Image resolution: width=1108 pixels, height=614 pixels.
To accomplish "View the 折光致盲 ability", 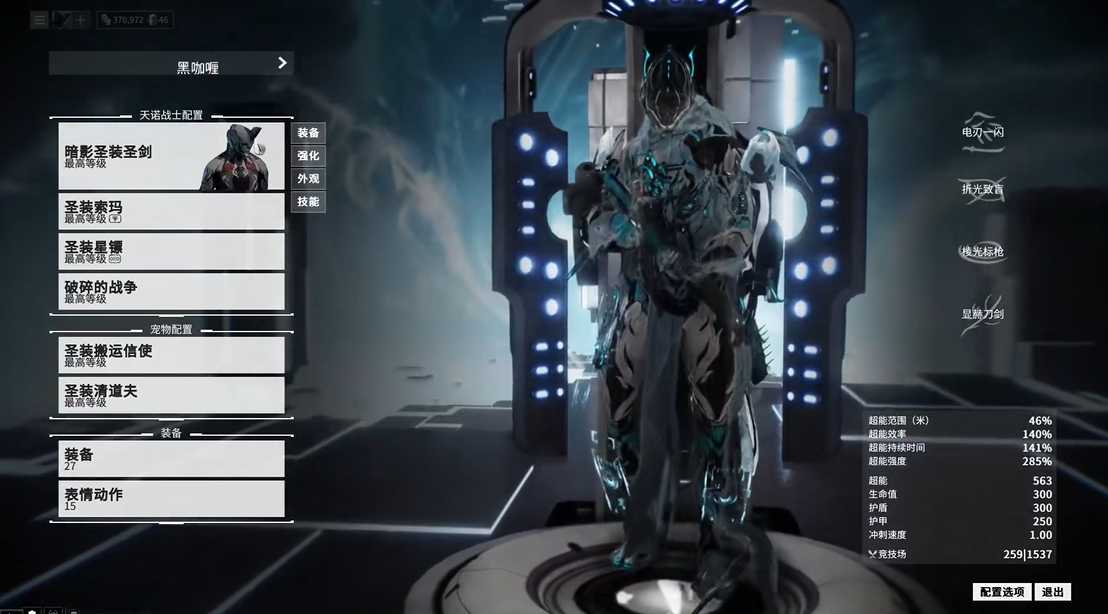I will click(982, 190).
